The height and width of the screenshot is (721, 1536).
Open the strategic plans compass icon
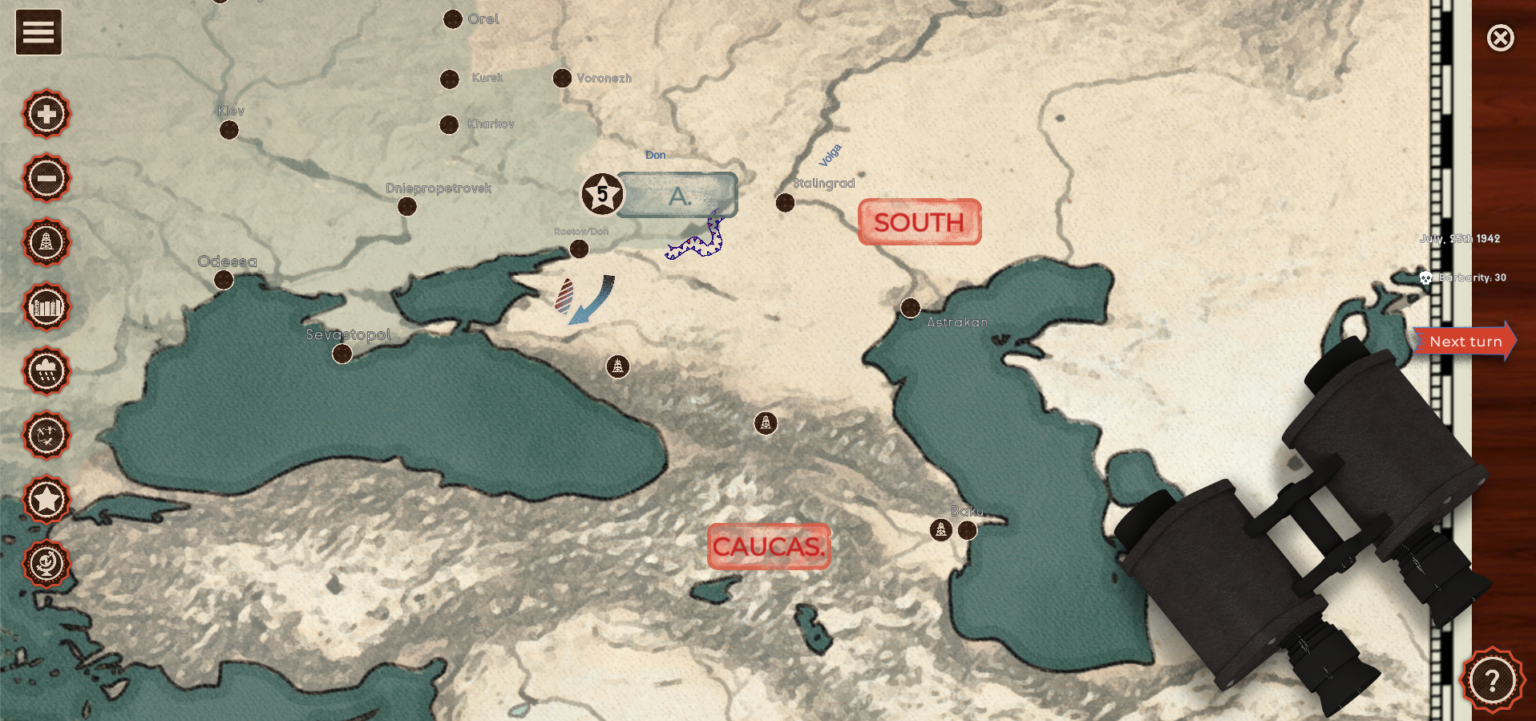point(45,435)
